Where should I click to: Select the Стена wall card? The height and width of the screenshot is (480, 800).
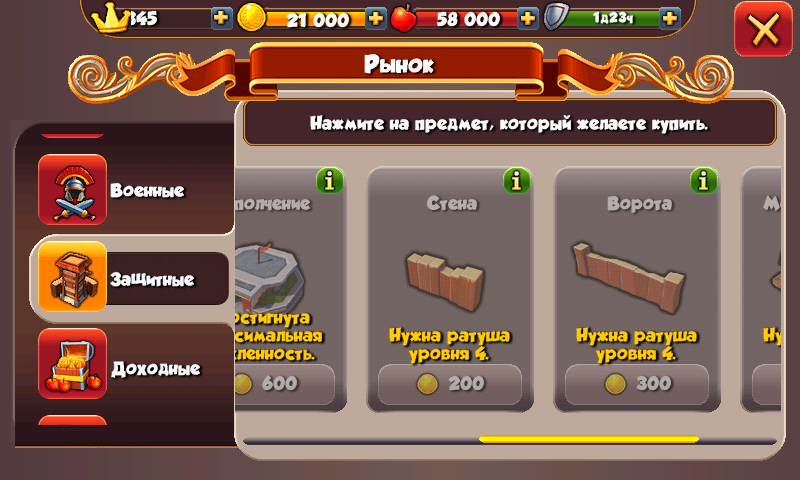[x=450, y=275]
